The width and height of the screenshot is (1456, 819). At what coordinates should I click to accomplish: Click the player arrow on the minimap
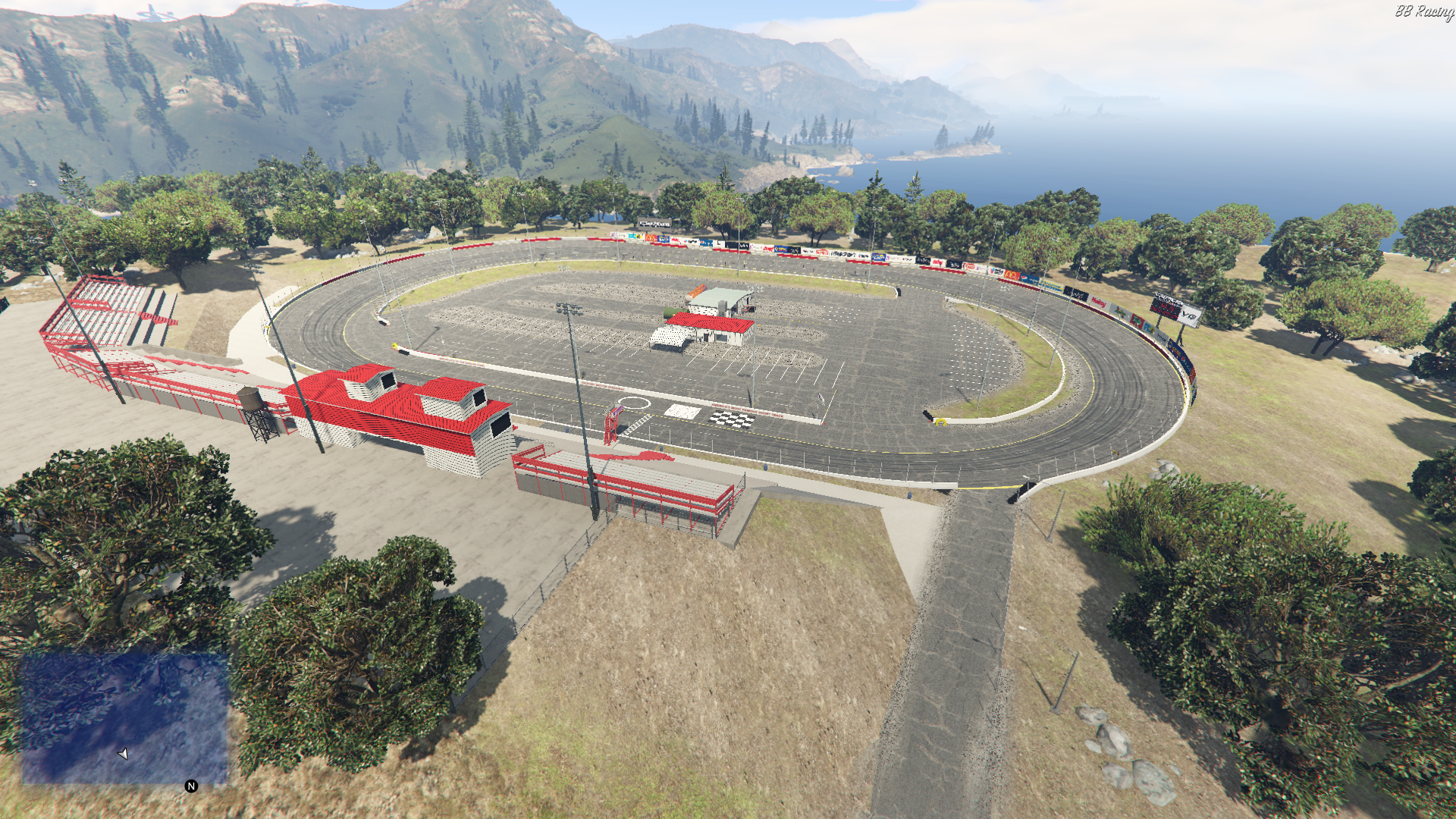[x=124, y=754]
